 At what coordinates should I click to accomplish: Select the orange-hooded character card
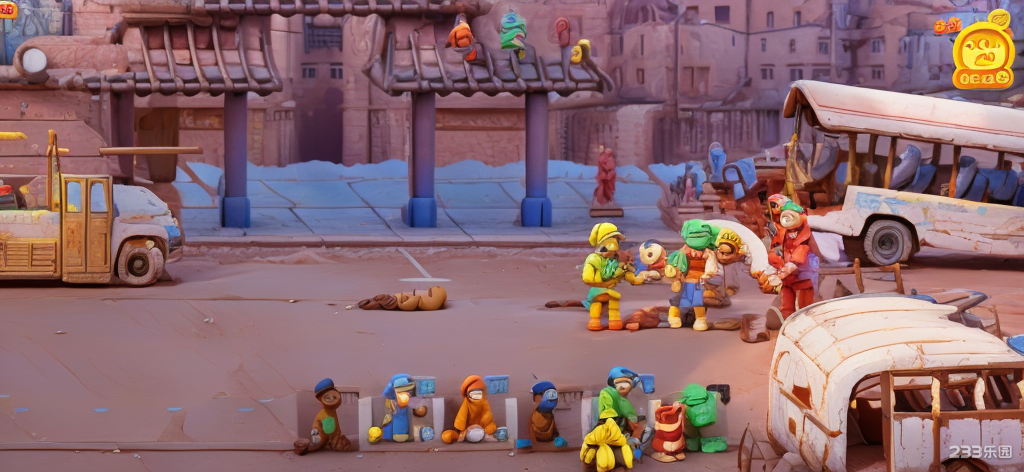coord(474,410)
